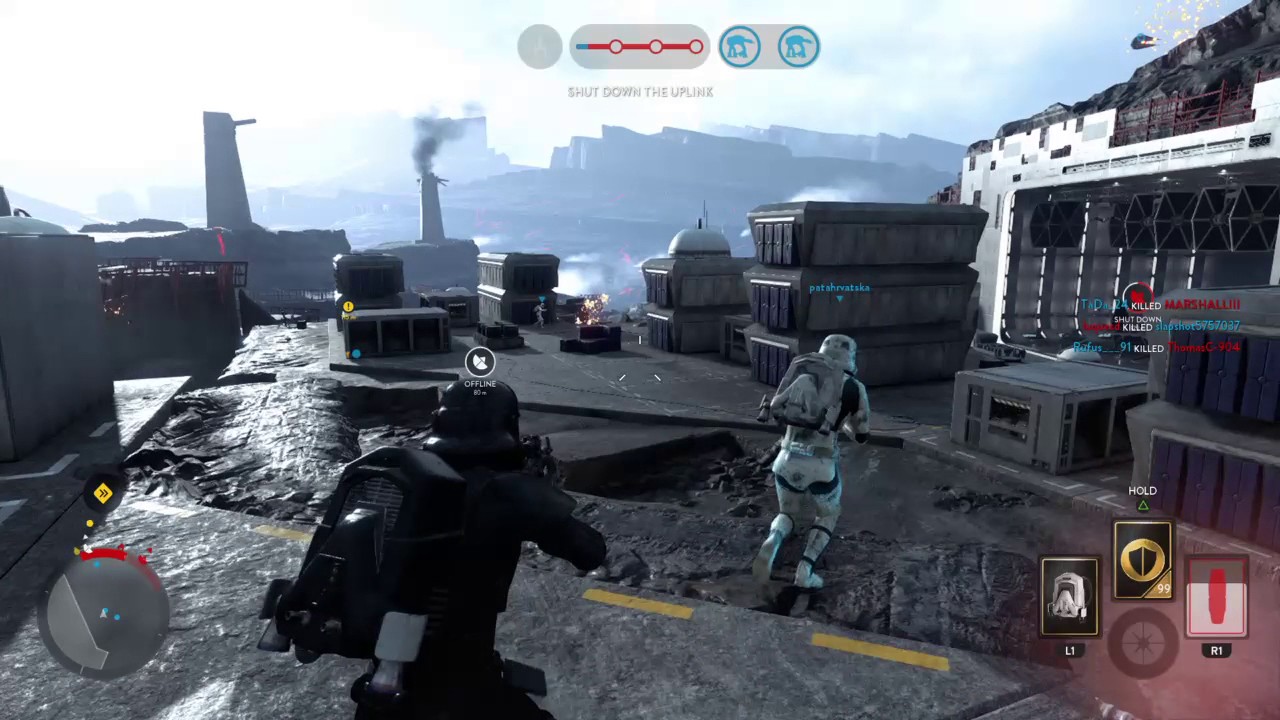Click the uplink progress bar at the top
Image resolution: width=1280 pixels, height=720 pixels.
(640, 45)
